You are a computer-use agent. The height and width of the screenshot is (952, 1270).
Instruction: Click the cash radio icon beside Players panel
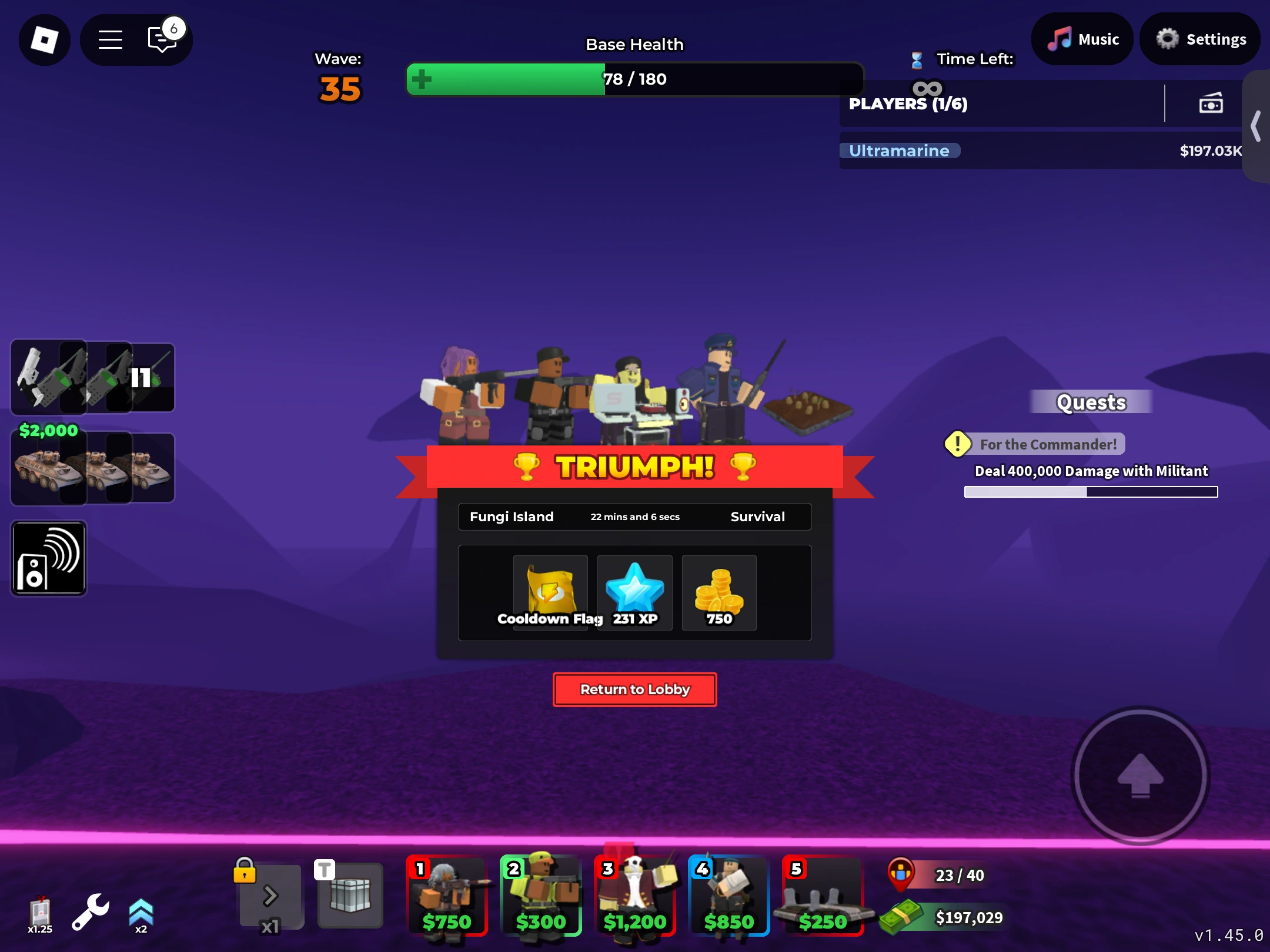[x=1209, y=103]
